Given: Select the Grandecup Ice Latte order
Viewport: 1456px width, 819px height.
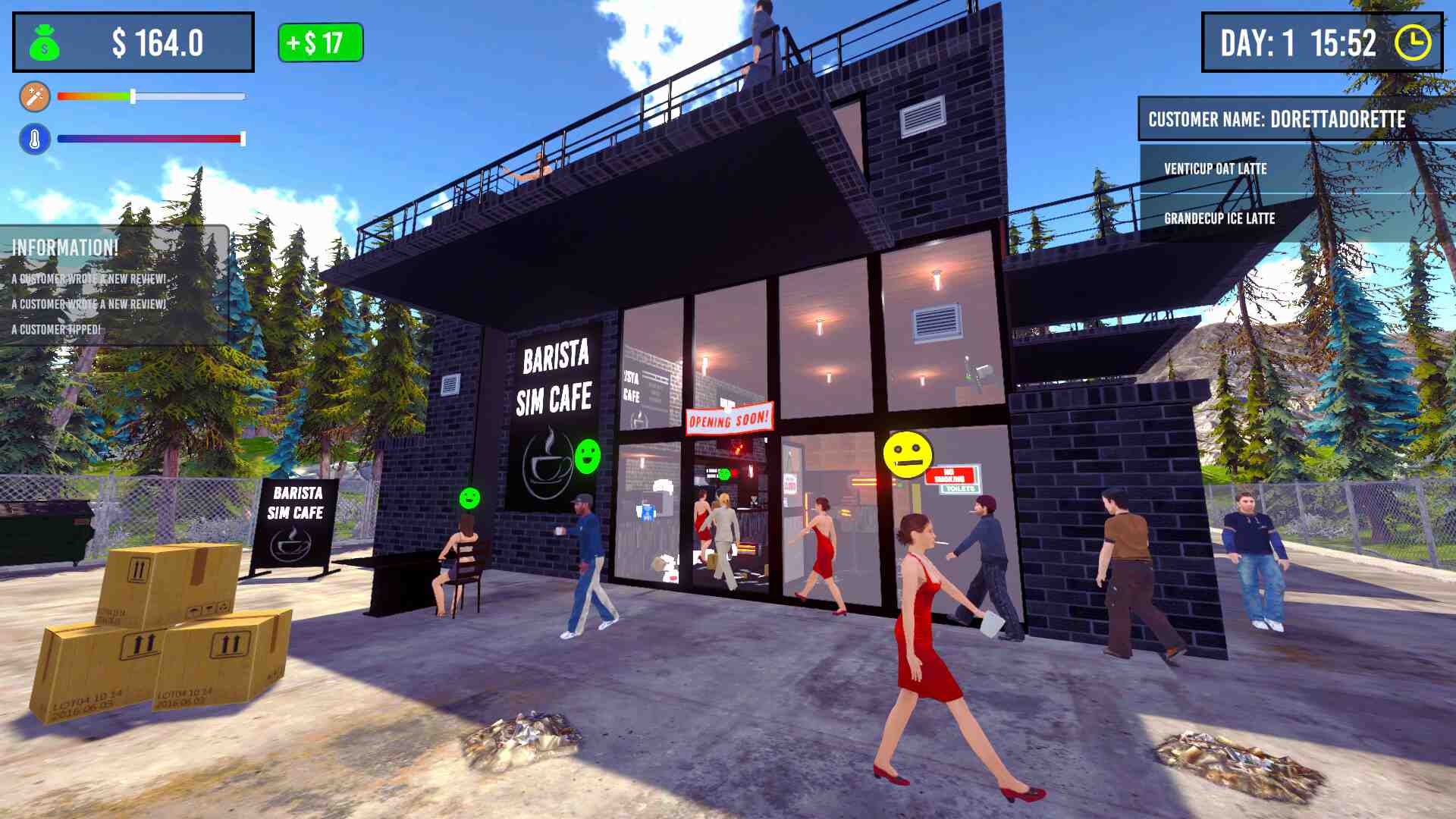Looking at the screenshot, I should click(x=1219, y=218).
